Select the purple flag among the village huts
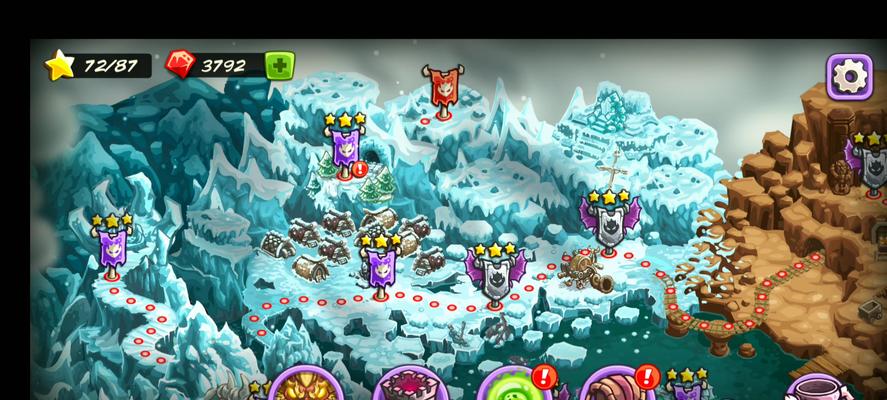Screen dimensions: 887x400 tap(380, 267)
